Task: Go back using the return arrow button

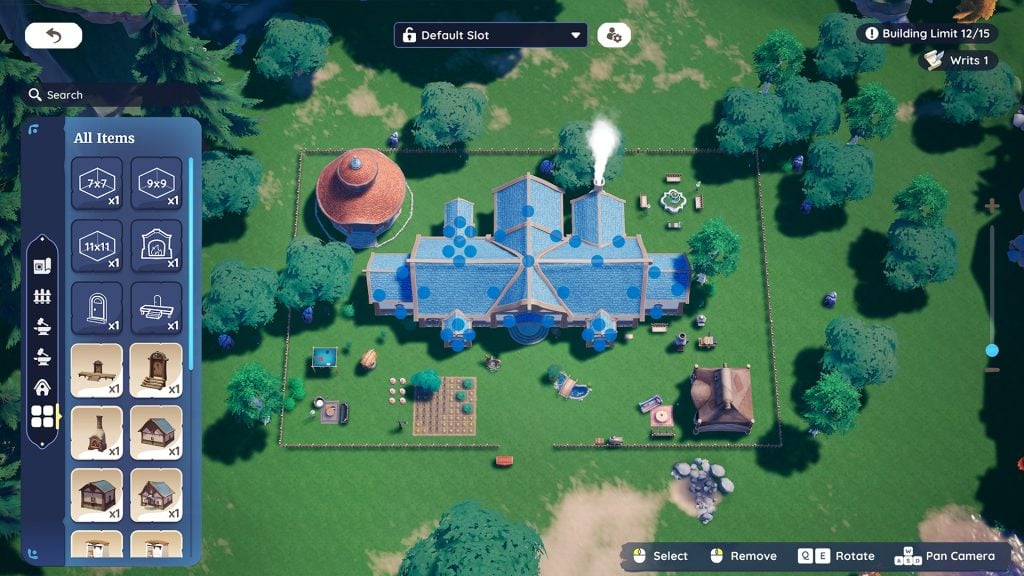Action: [x=53, y=36]
